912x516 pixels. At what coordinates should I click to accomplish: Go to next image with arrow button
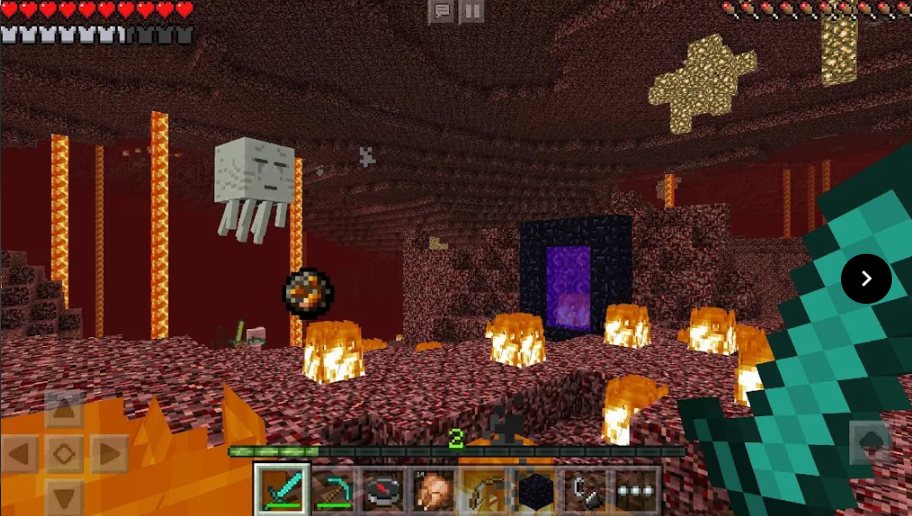(866, 279)
